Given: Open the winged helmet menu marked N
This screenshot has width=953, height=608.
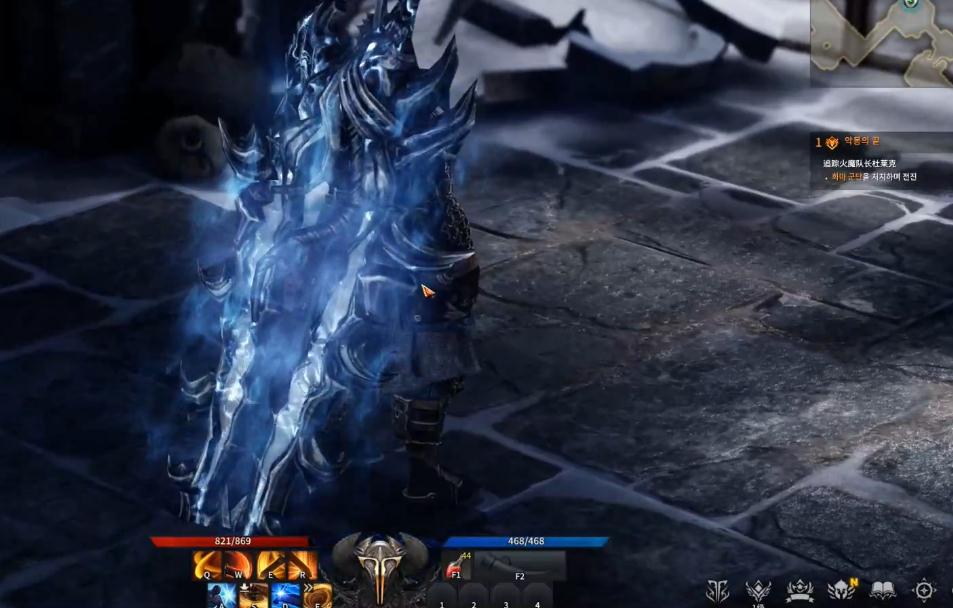Looking at the screenshot, I should point(840,590).
